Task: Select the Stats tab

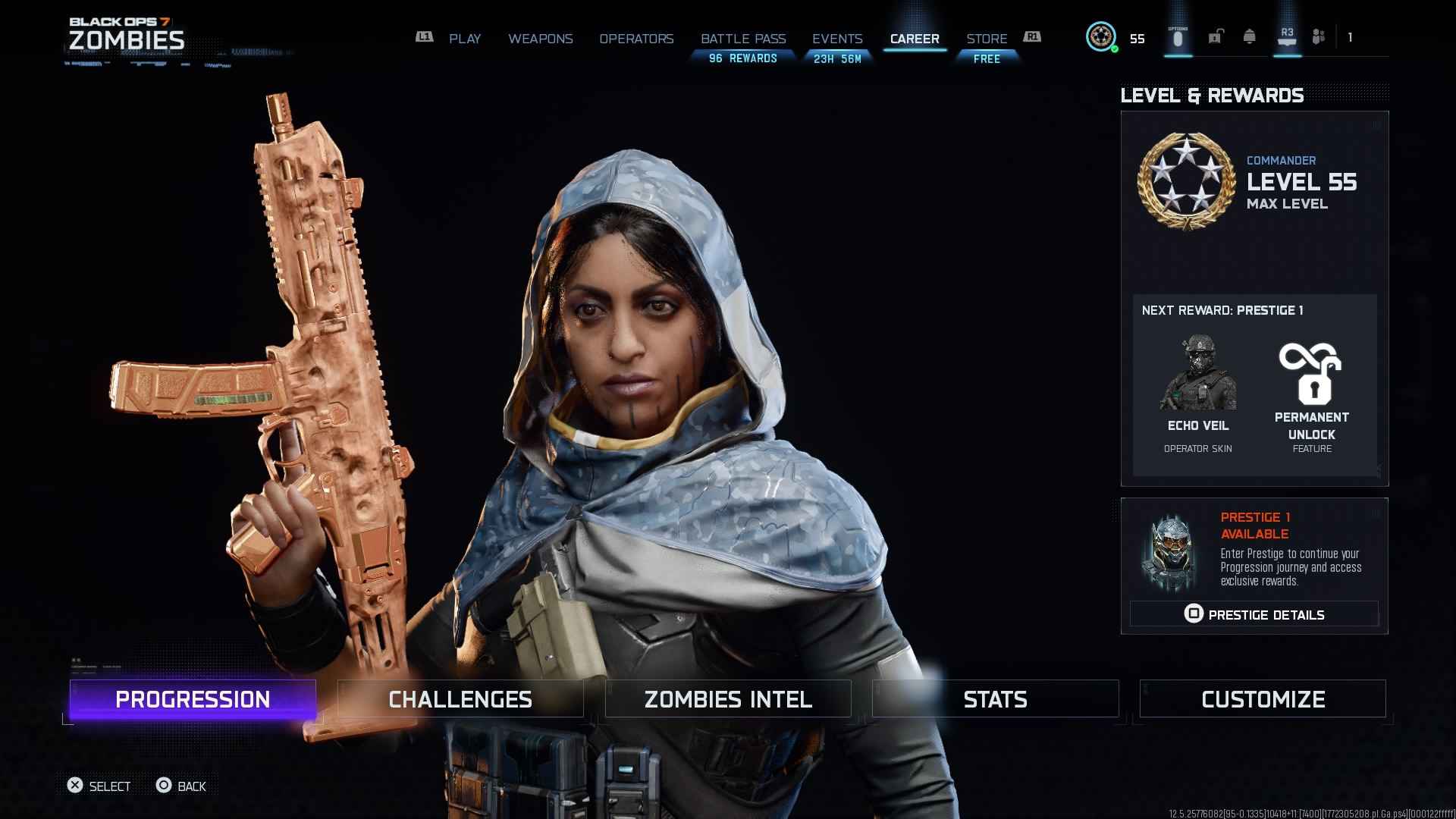Action: (995, 698)
